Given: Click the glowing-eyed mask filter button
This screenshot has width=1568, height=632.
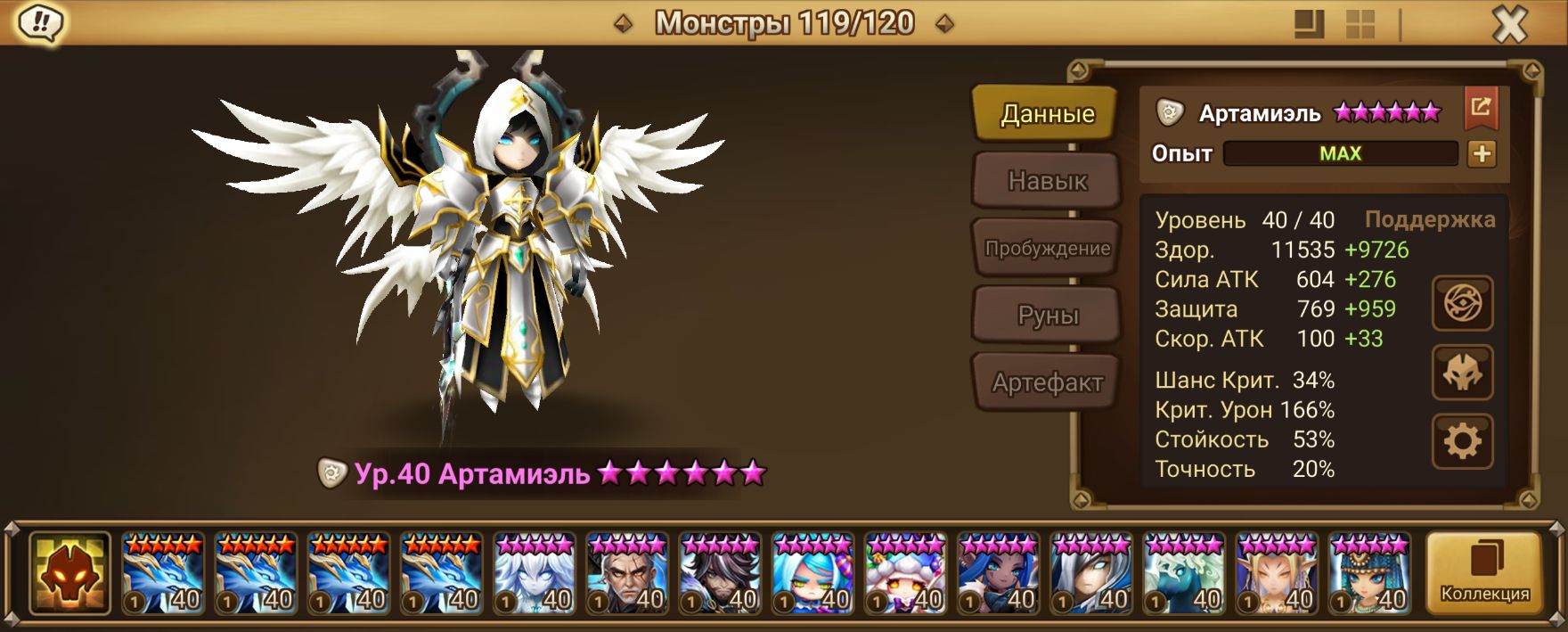Looking at the screenshot, I should pos(69,573).
